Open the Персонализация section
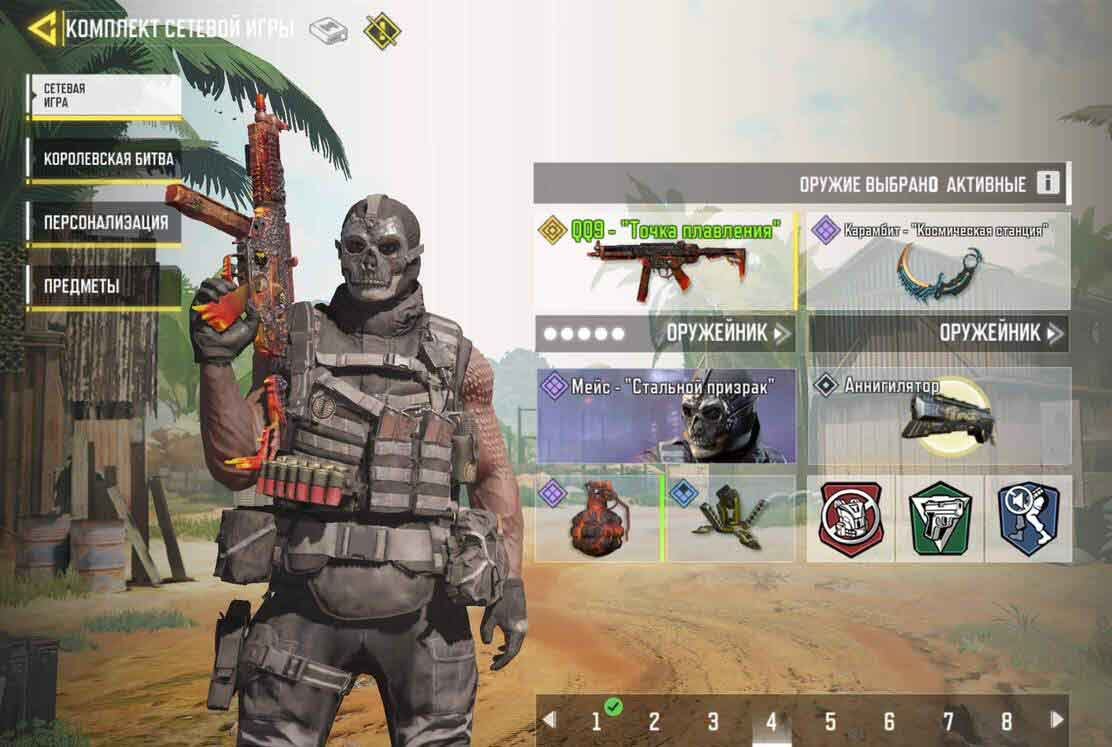Image resolution: width=1112 pixels, height=747 pixels. pyautogui.click(x=104, y=222)
